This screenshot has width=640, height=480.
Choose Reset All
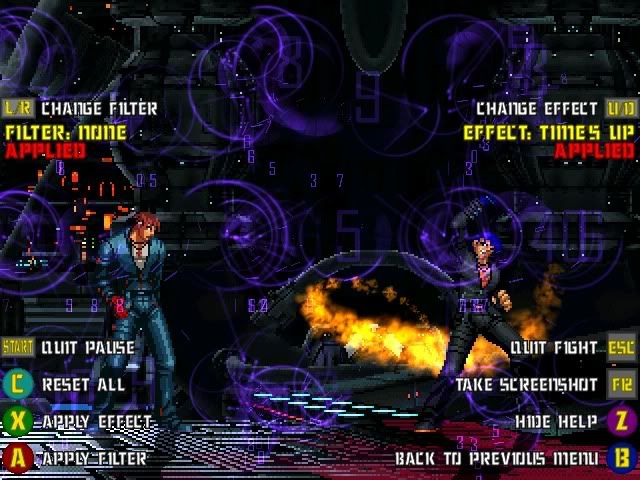tap(83, 384)
